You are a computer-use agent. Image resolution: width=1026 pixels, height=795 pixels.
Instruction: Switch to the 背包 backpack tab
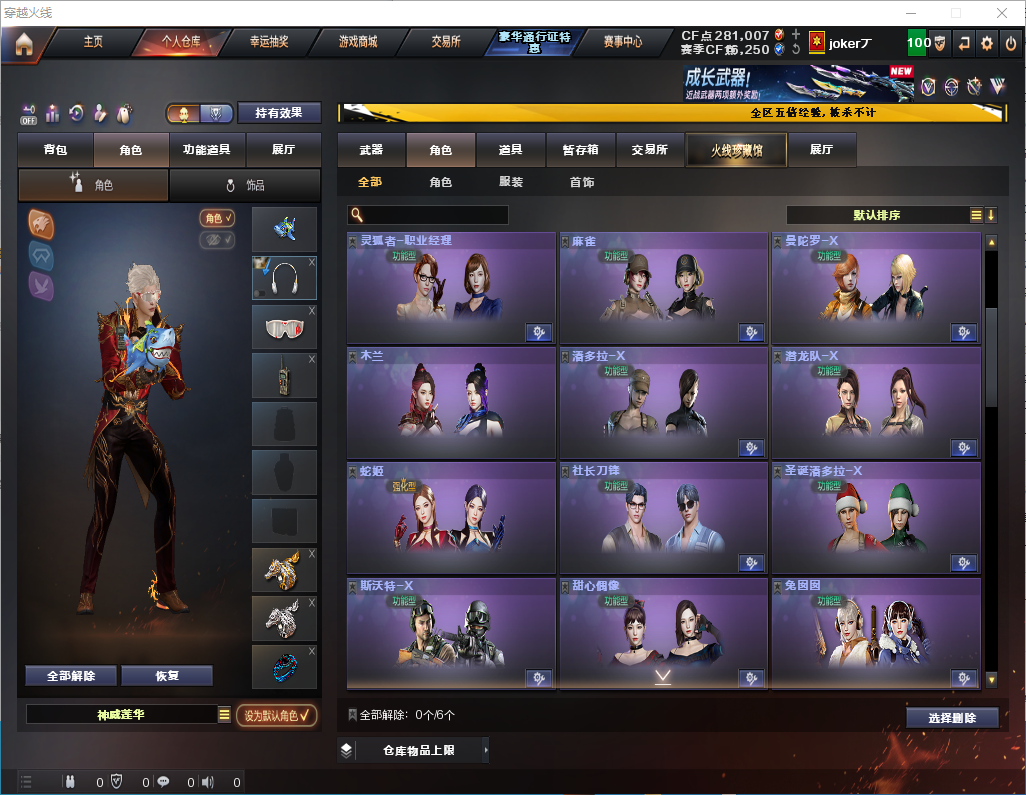coord(55,150)
